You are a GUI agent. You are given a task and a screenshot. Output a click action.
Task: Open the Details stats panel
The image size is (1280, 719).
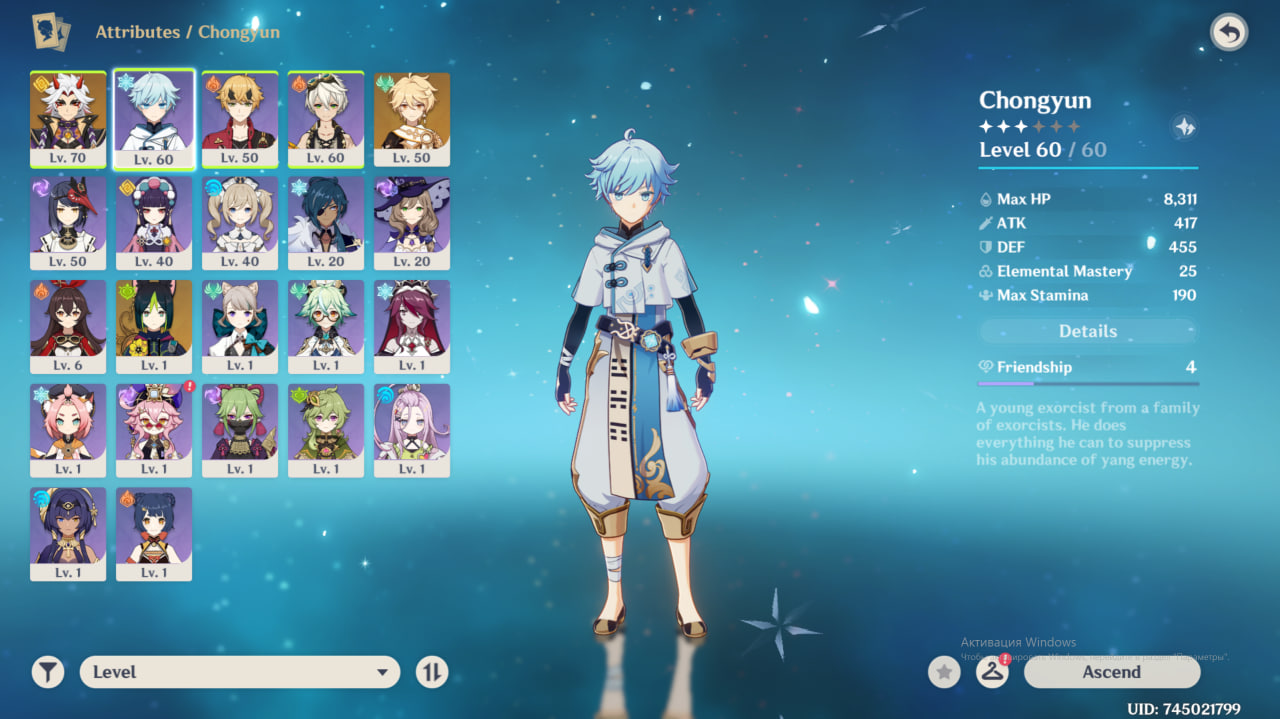coord(1088,331)
